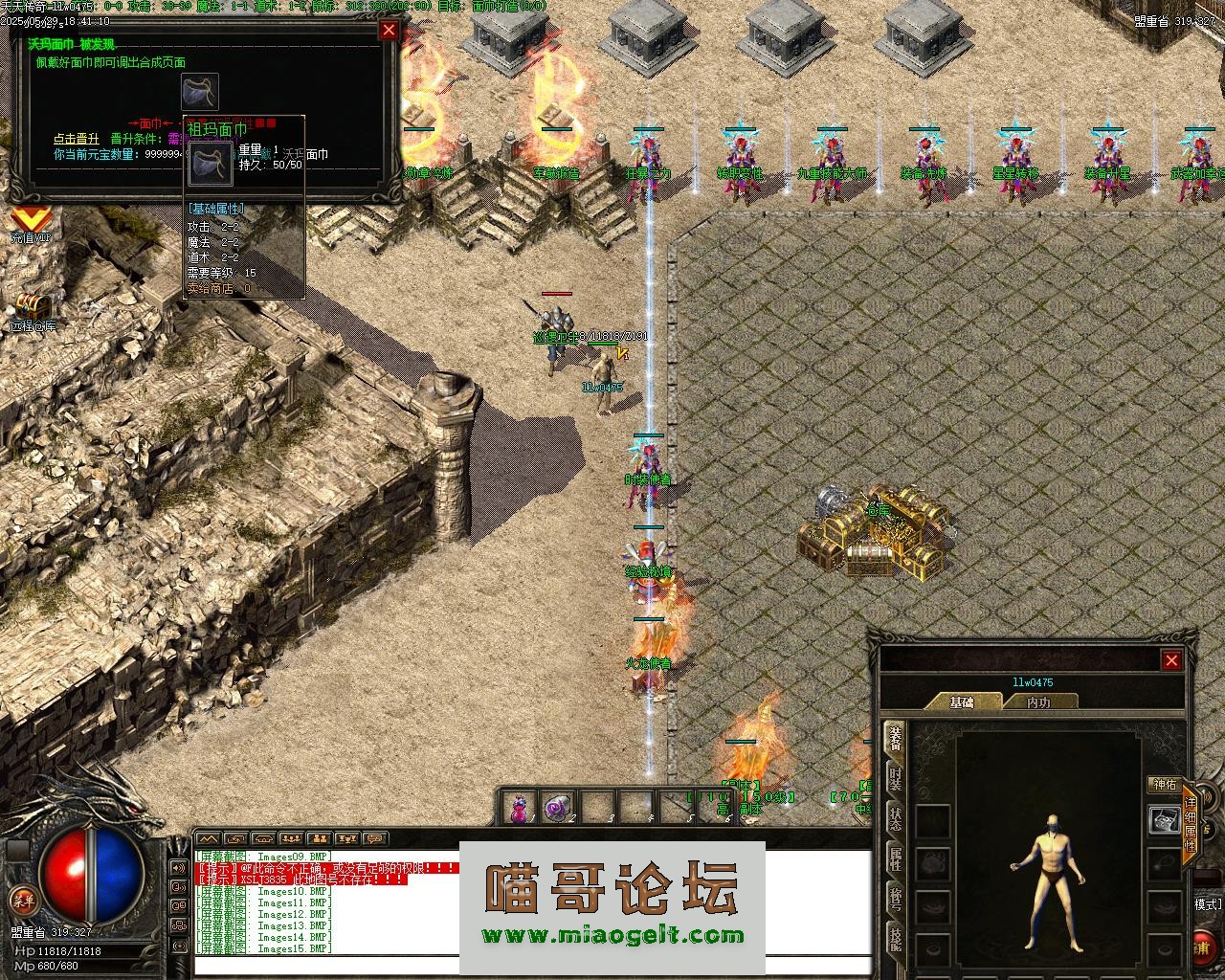
Task: Close the character equipment panel
Action: (x=1171, y=660)
